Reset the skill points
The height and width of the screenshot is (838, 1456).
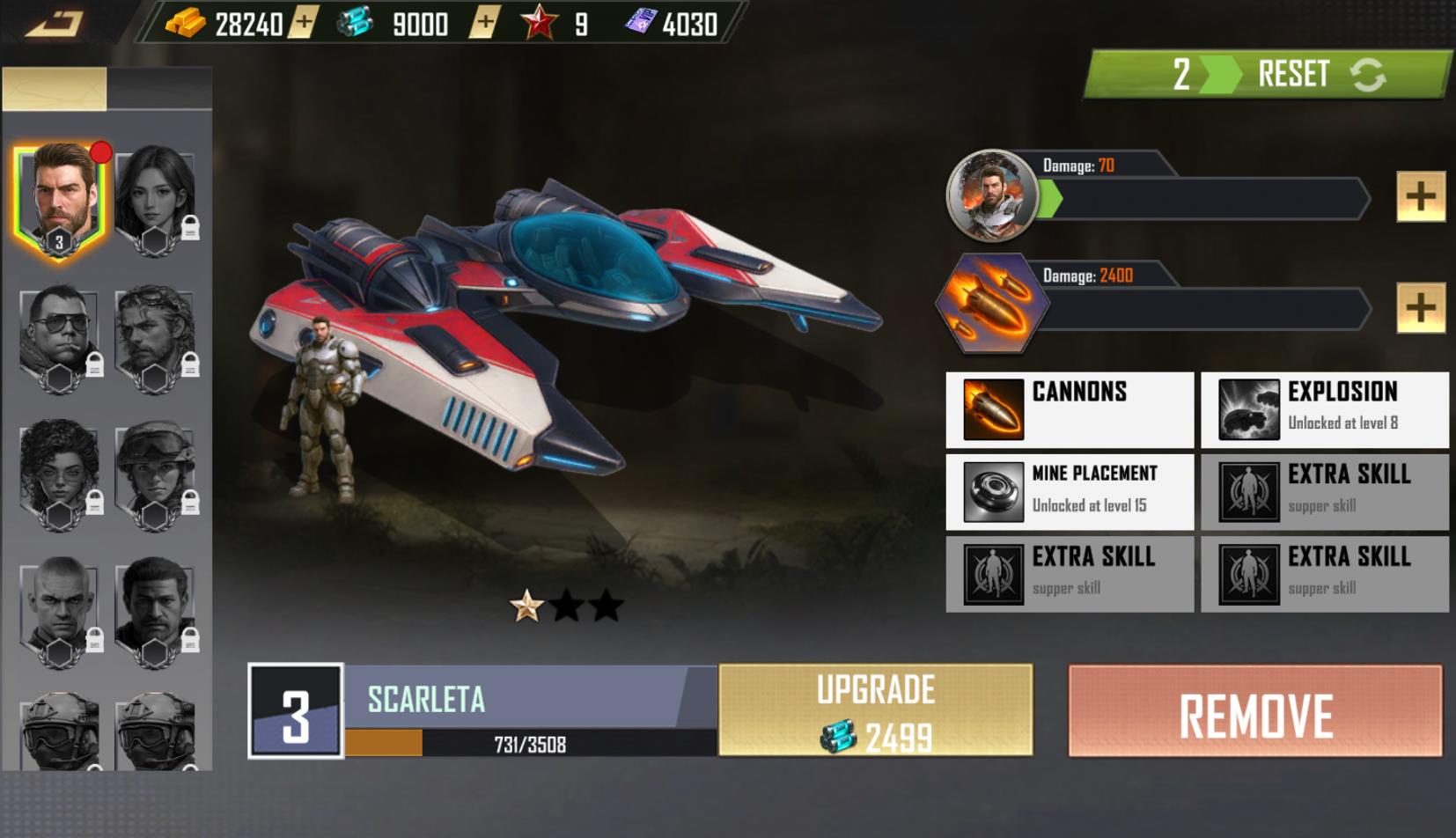(1320, 74)
